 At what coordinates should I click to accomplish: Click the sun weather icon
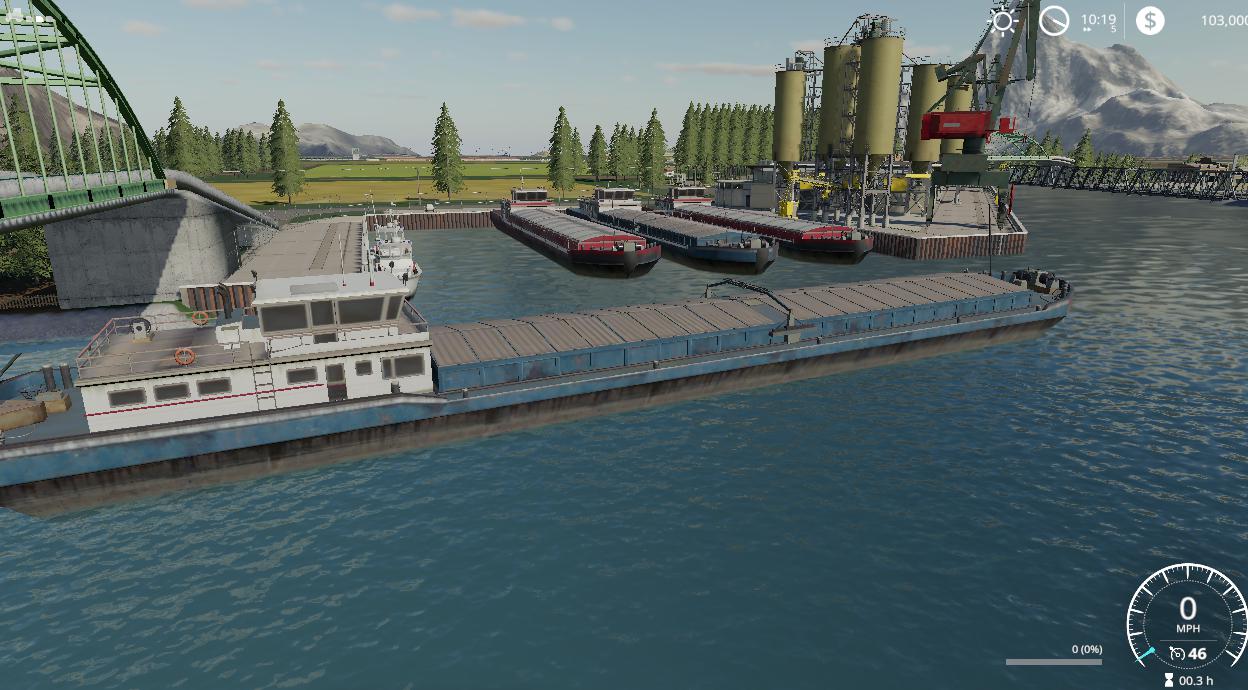[x=1002, y=20]
